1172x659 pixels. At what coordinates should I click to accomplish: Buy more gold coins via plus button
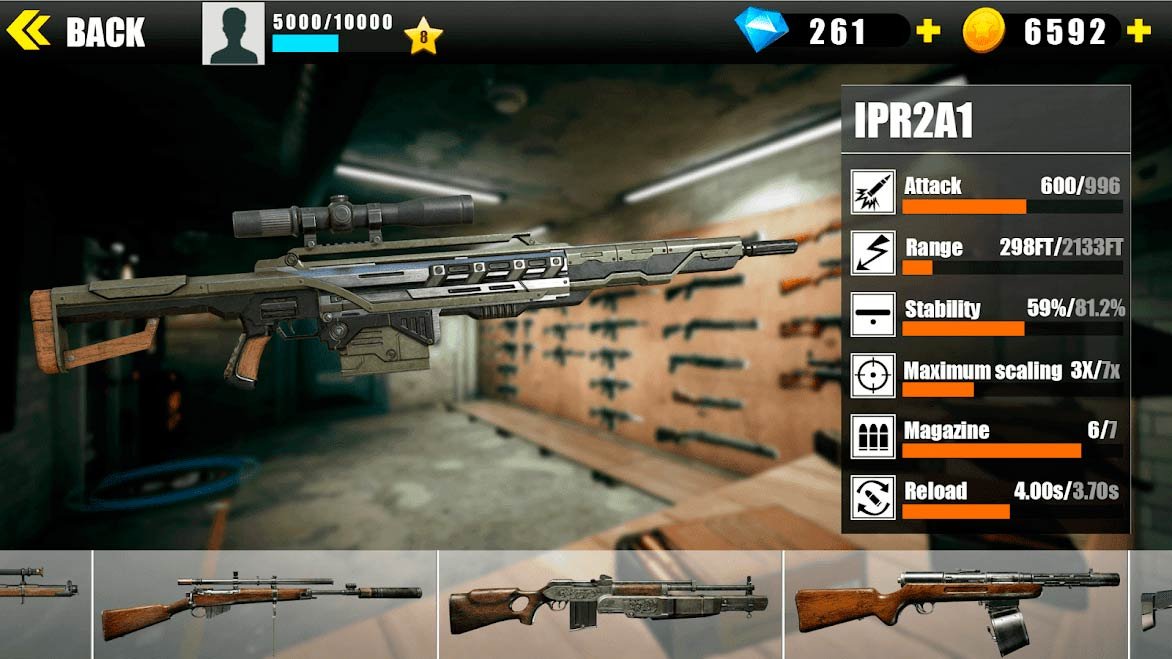pyautogui.click(x=1138, y=32)
